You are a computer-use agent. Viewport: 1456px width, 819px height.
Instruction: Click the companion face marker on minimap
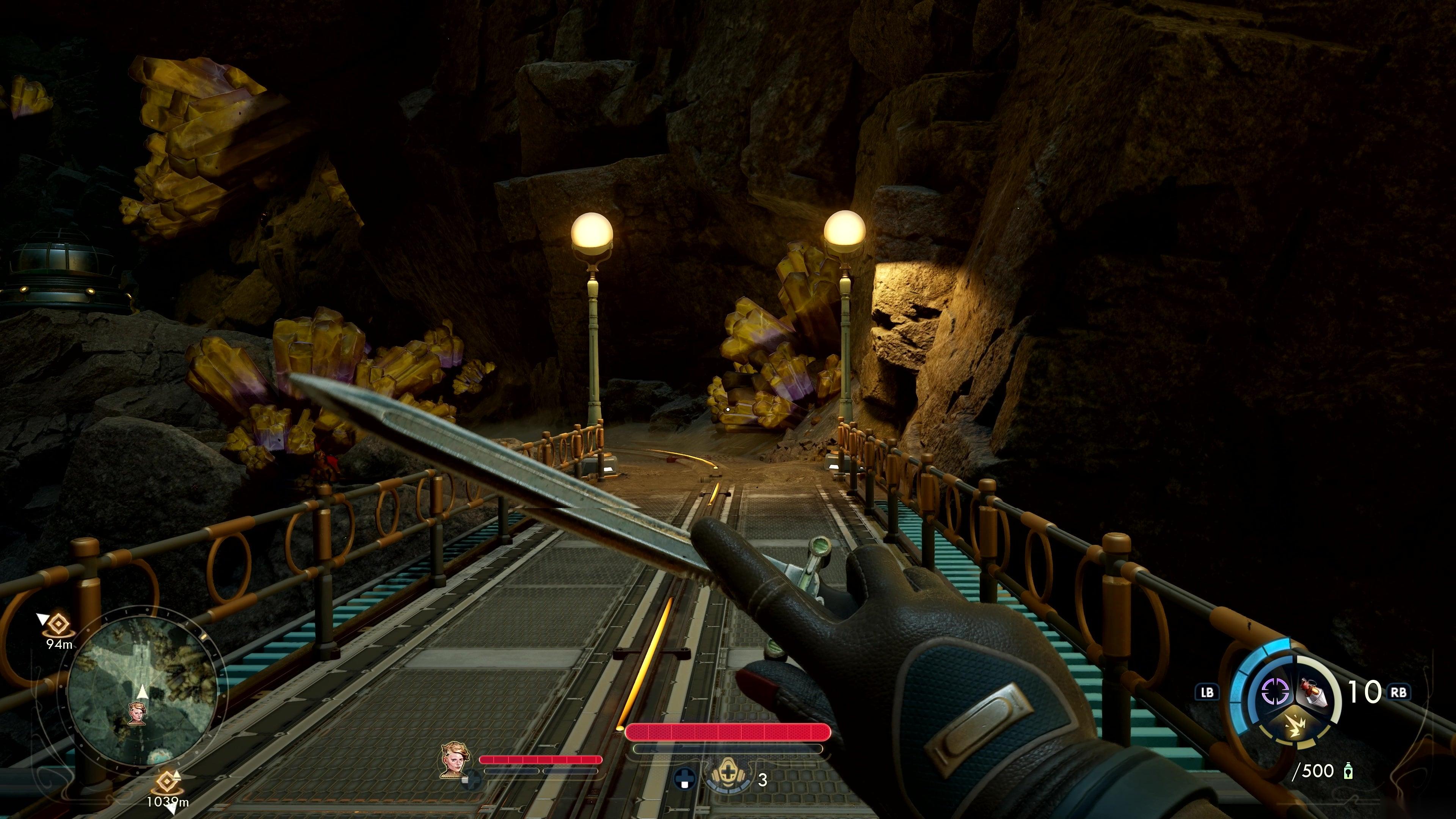[x=137, y=713]
